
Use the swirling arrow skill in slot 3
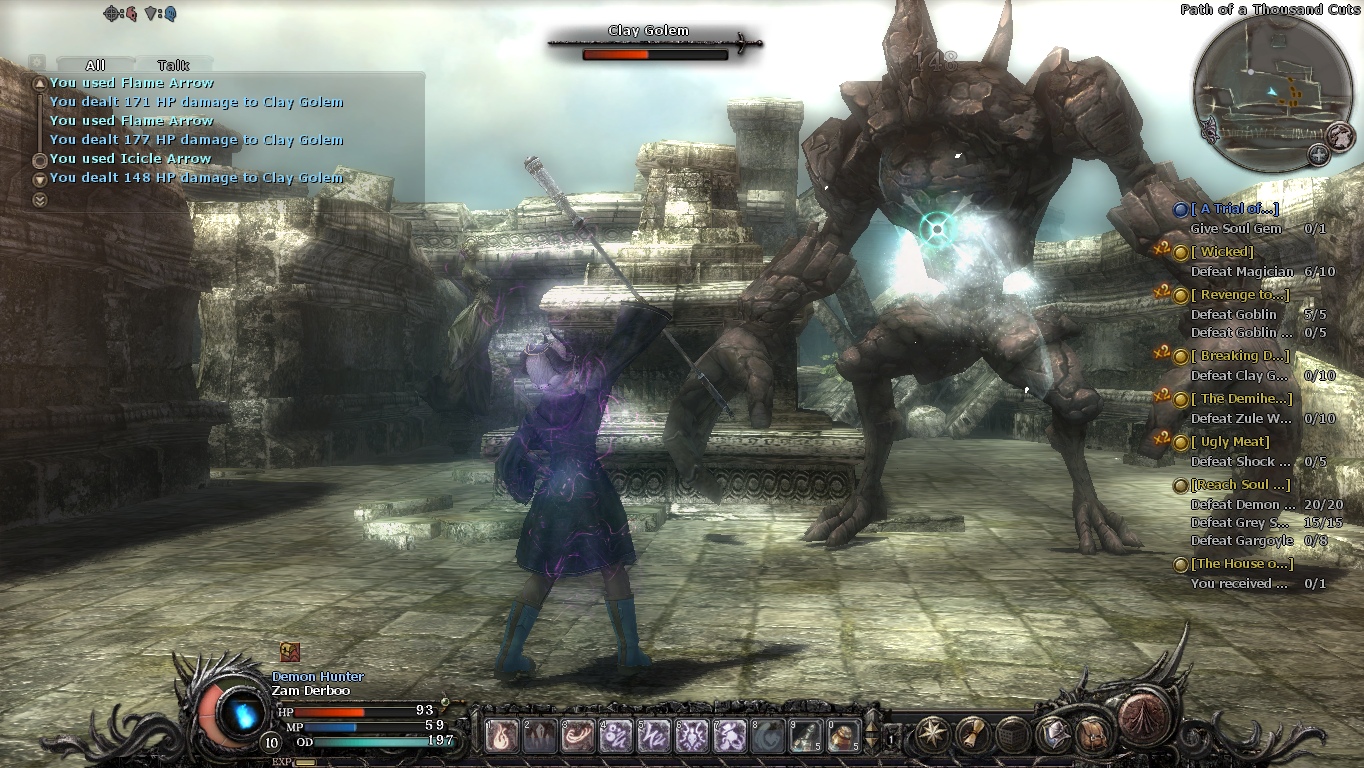tap(579, 736)
